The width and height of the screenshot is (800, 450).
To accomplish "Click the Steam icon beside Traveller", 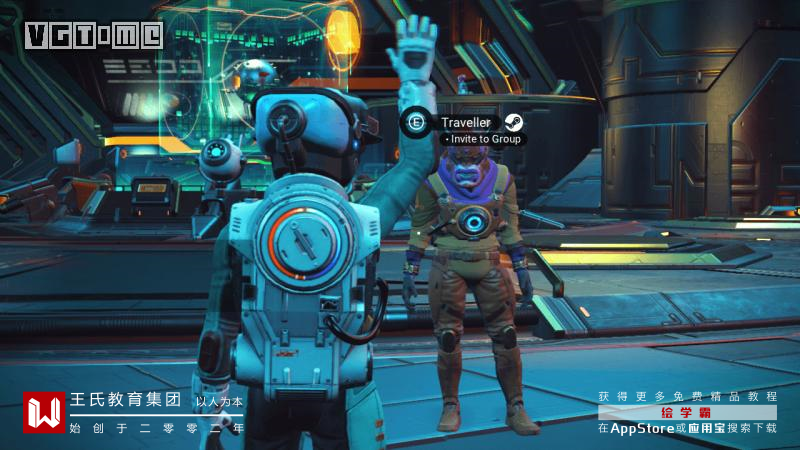I will pos(512,122).
